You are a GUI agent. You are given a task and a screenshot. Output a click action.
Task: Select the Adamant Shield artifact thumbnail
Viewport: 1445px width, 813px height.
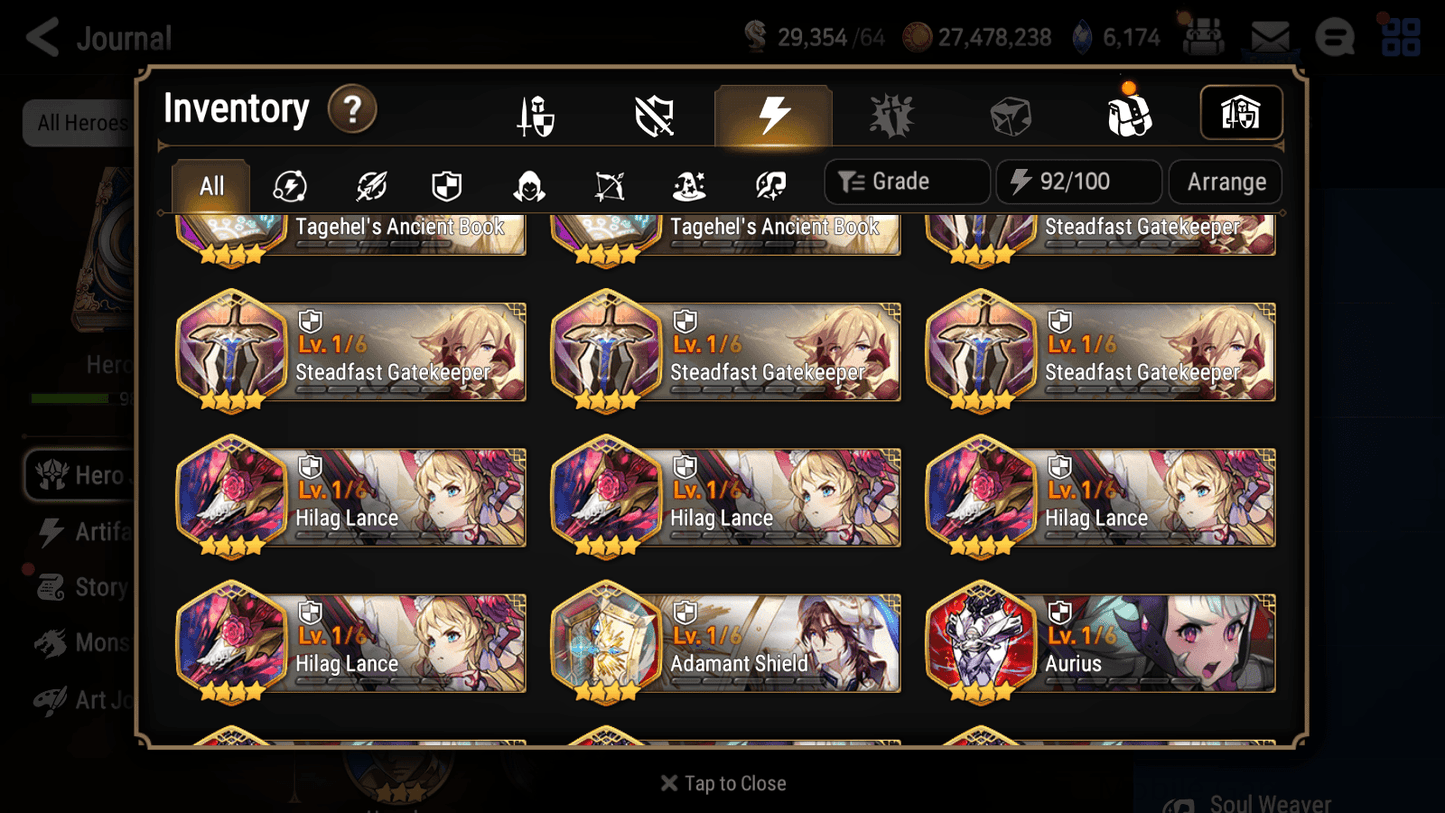(606, 643)
